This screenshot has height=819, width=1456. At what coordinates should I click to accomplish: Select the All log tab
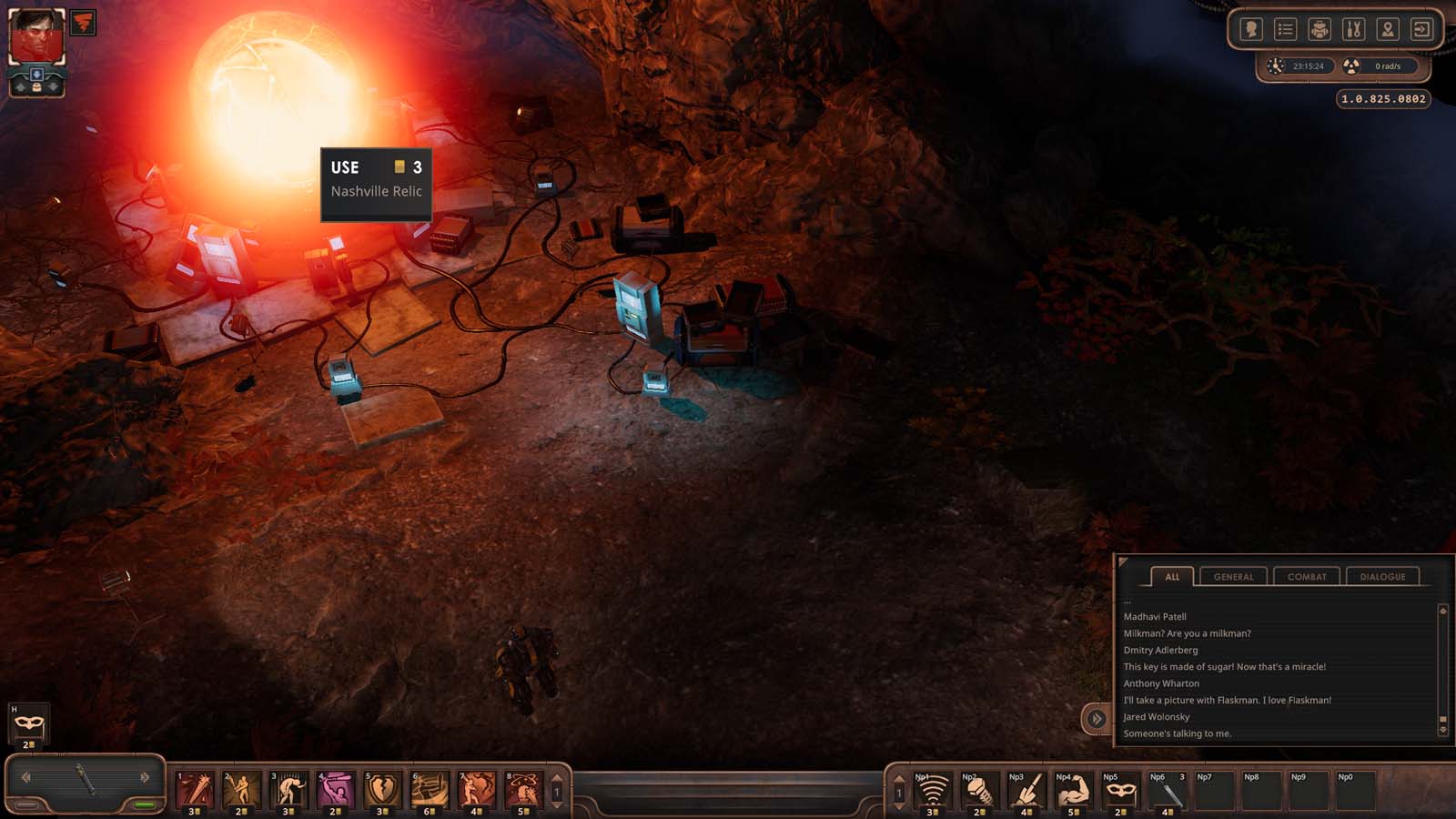tap(1172, 576)
